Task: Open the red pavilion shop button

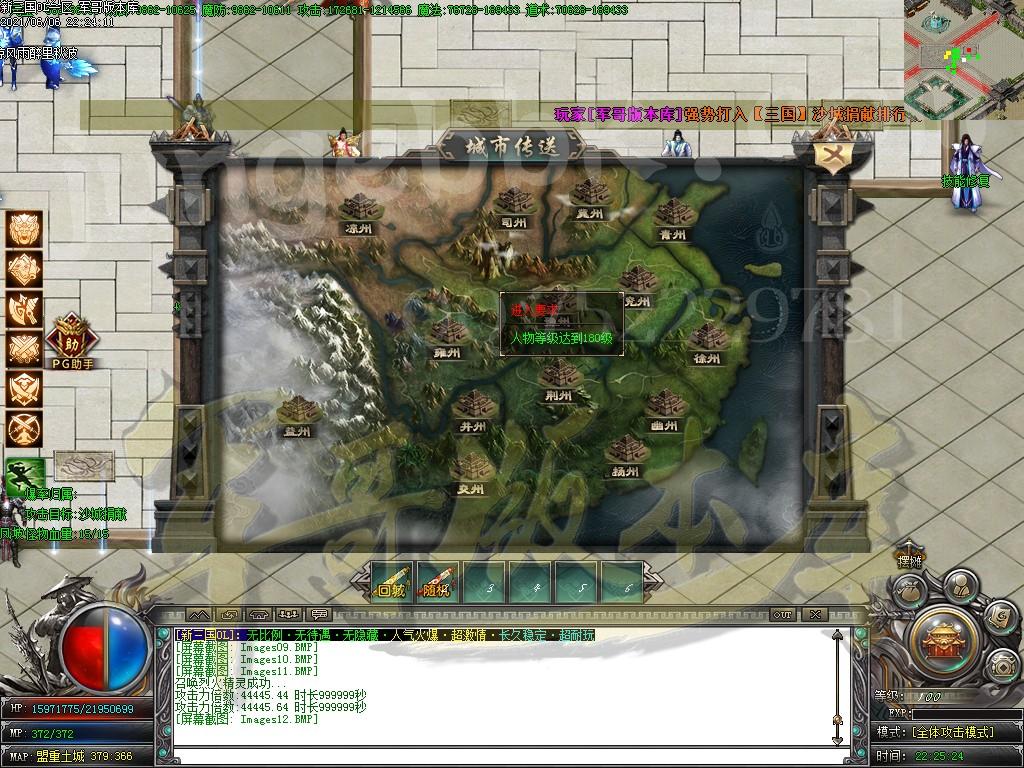Action: [943, 635]
